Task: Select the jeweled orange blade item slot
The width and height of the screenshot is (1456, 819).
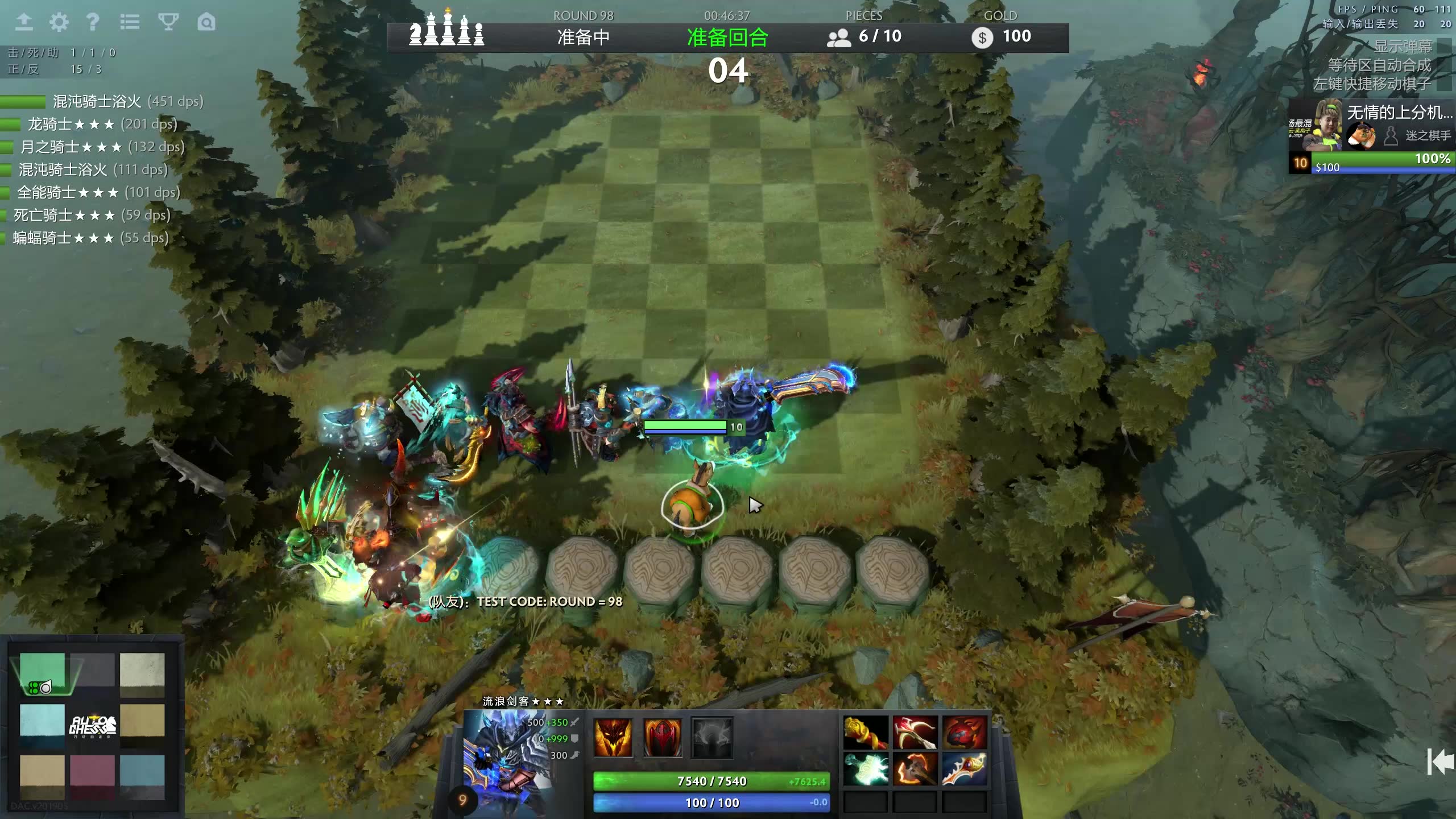Action: click(x=964, y=769)
